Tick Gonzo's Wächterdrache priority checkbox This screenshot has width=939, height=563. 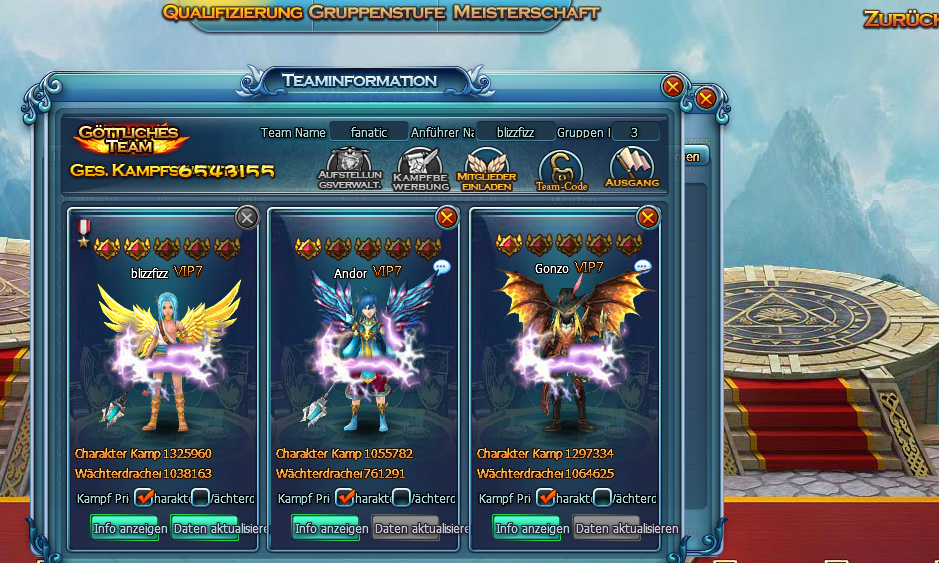coord(602,497)
